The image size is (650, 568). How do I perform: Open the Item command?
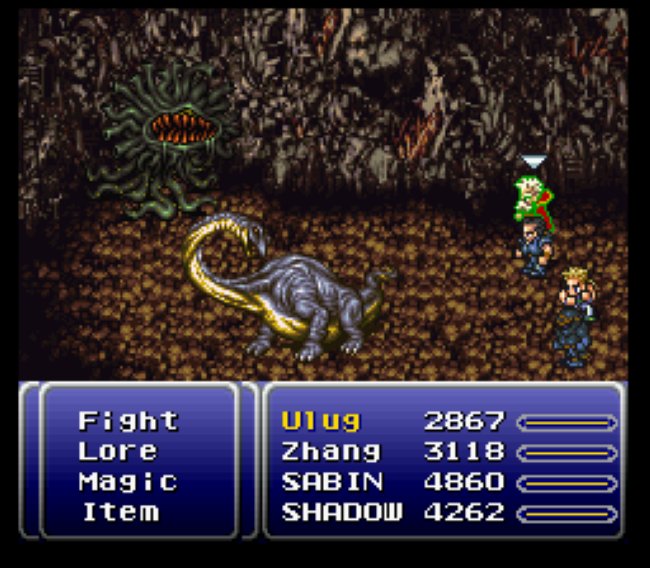point(118,512)
